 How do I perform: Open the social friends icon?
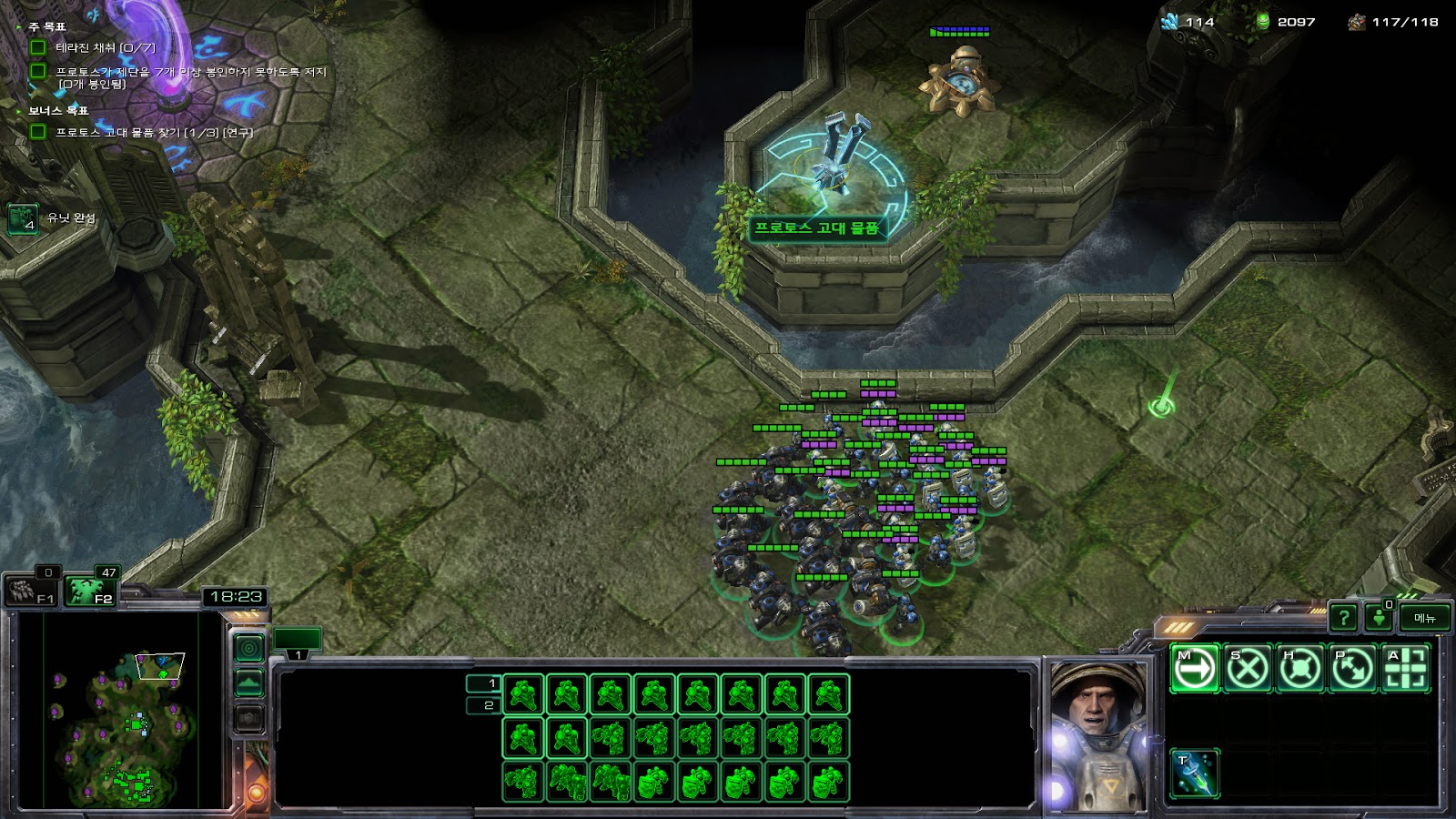[x=1380, y=619]
